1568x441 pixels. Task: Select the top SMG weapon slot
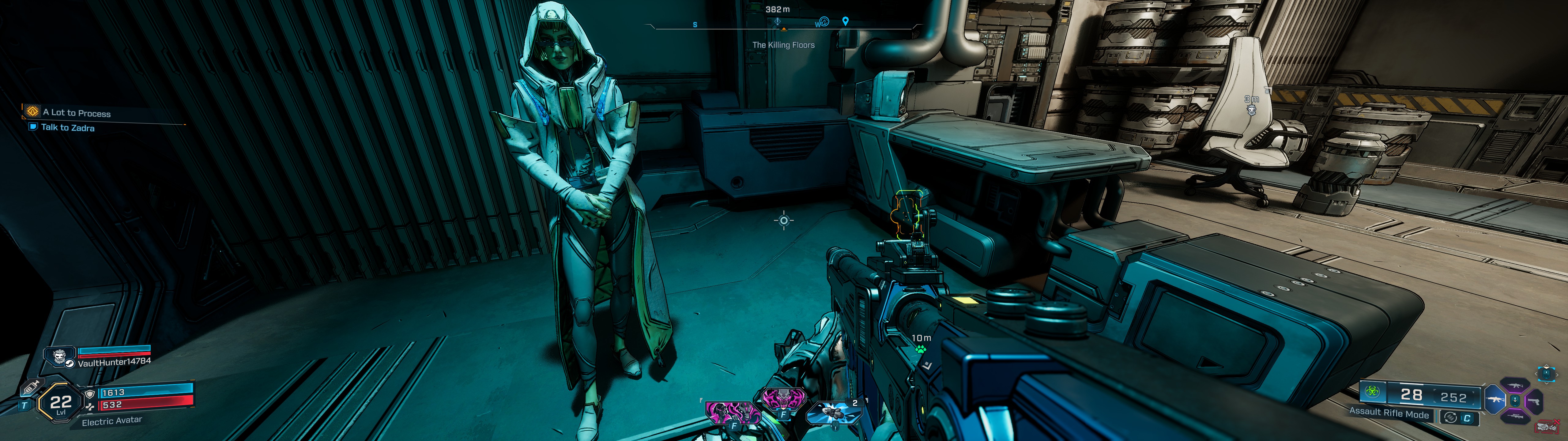point(1514,386)
